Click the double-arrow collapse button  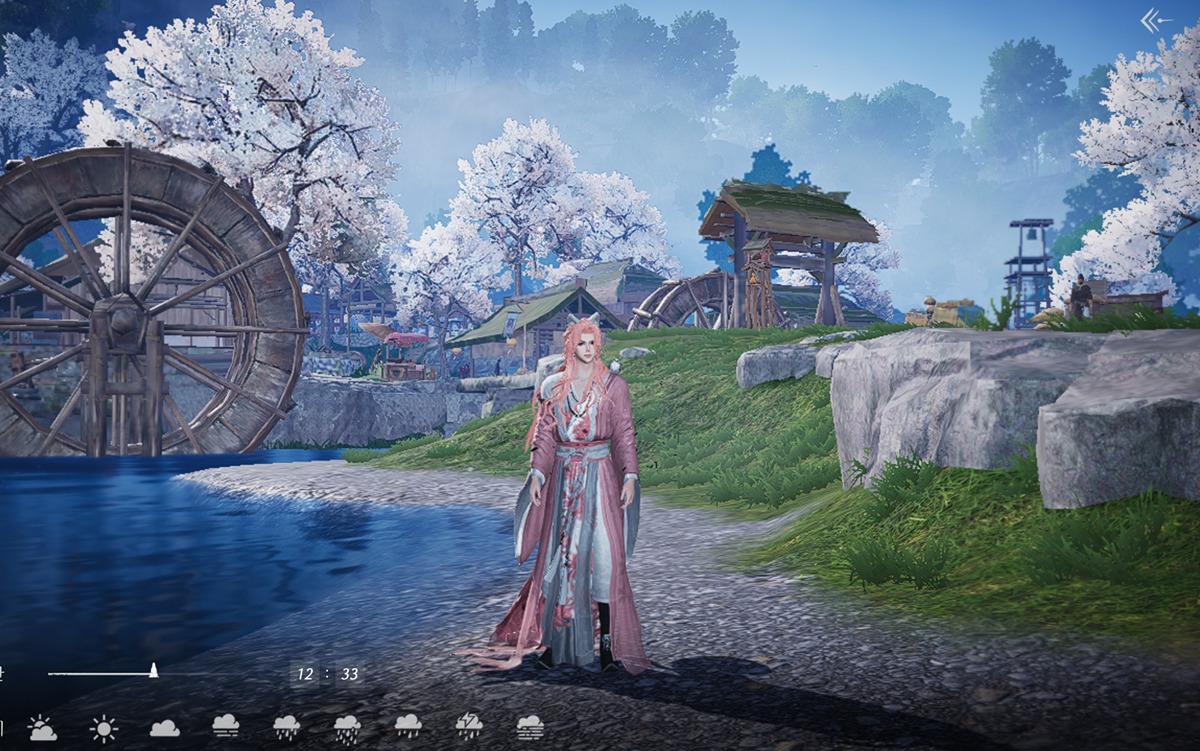click(1156, 20)
